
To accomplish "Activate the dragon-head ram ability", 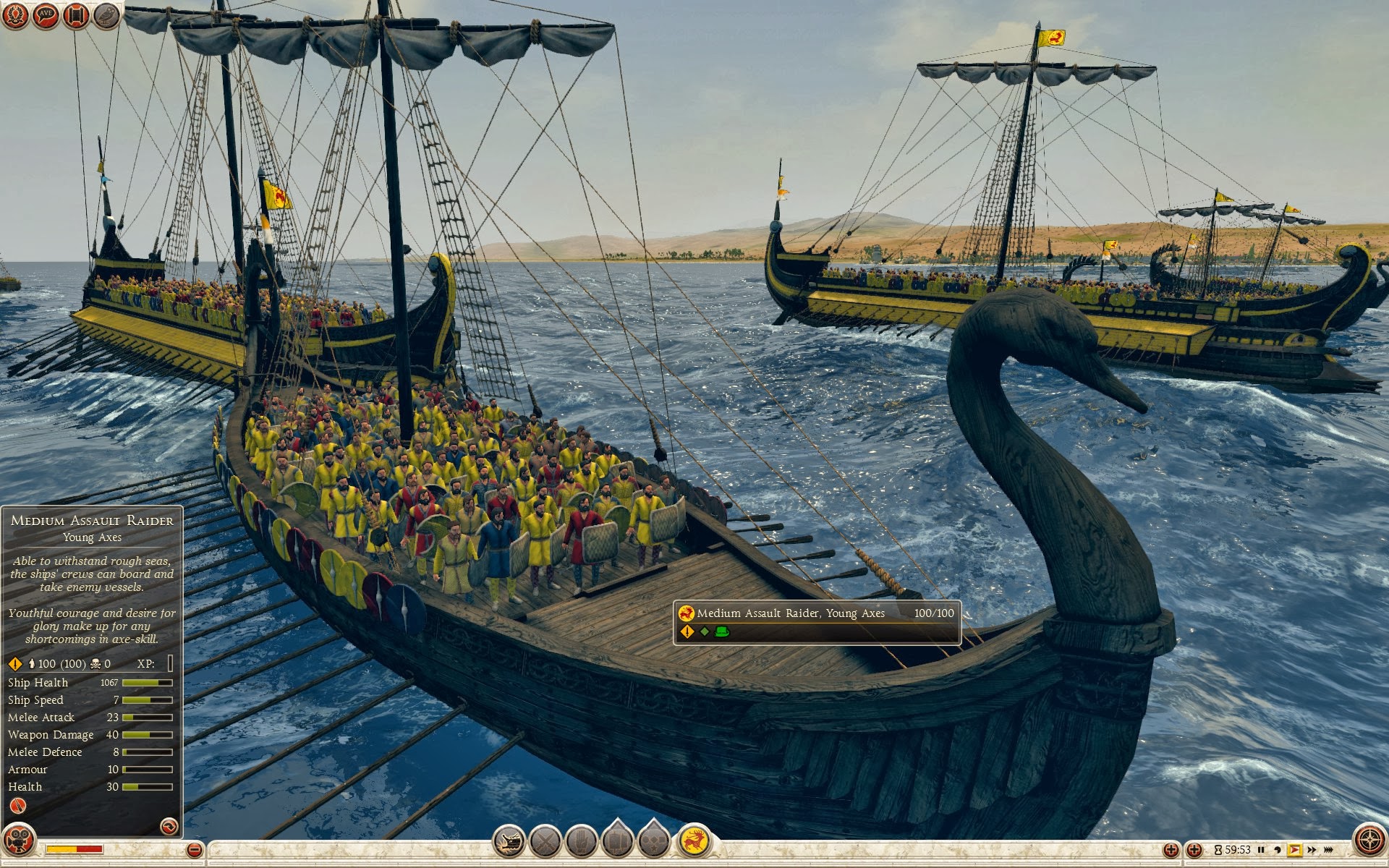I will pos(509,842).
